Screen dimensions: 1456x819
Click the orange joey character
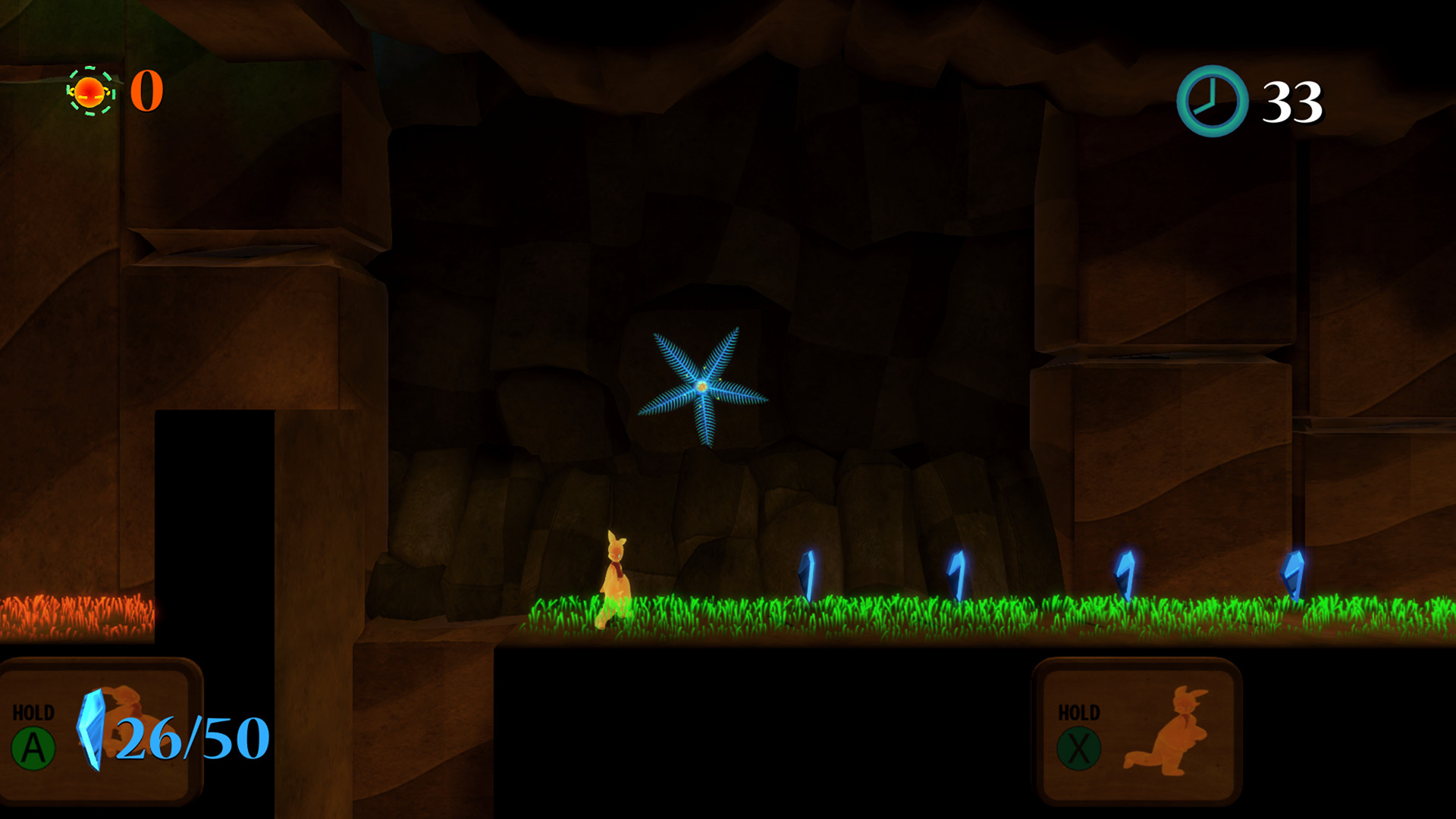[616, 580]
